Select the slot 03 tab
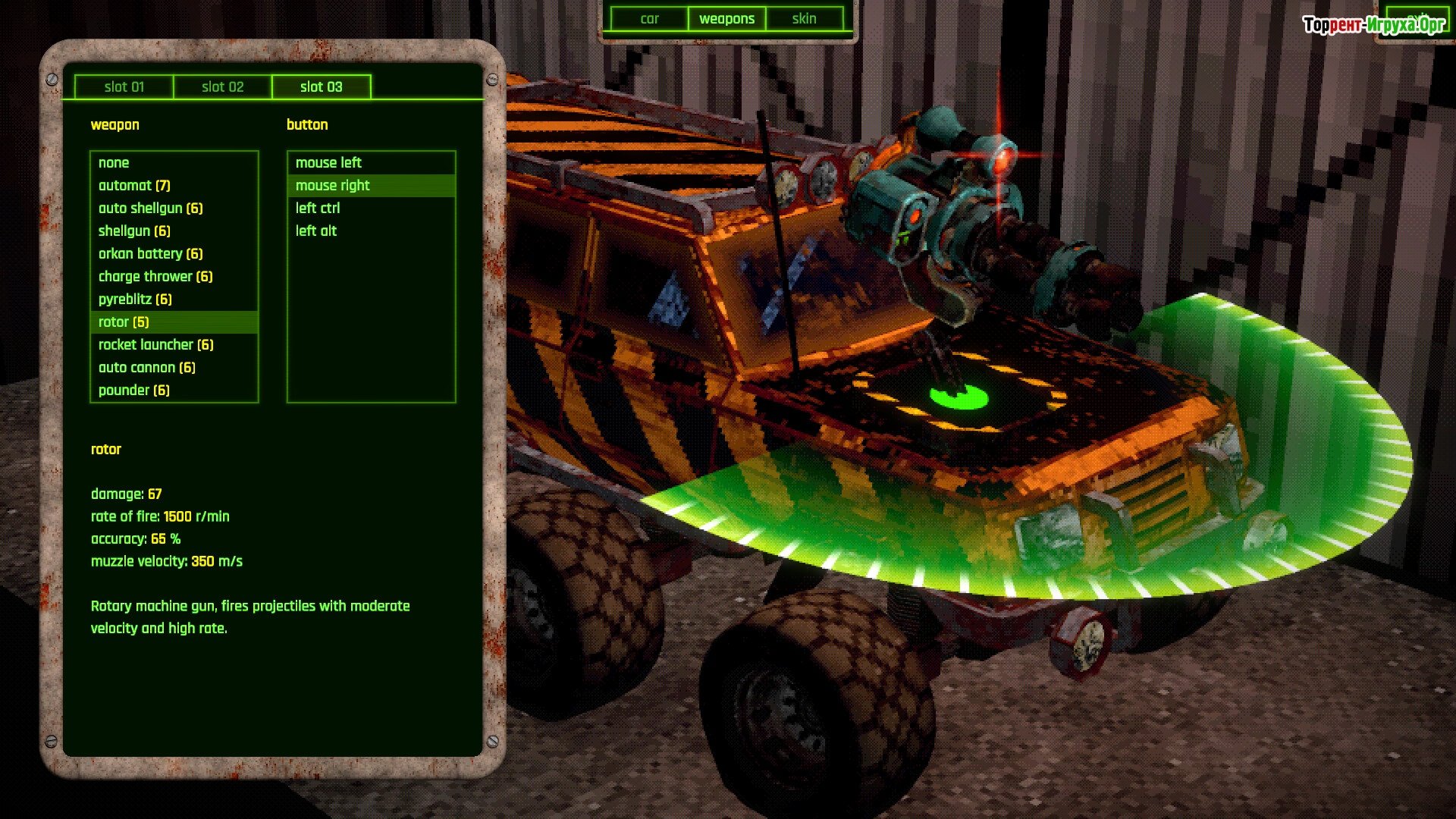The image size is (1456, 819). click(x=322, y=87)
